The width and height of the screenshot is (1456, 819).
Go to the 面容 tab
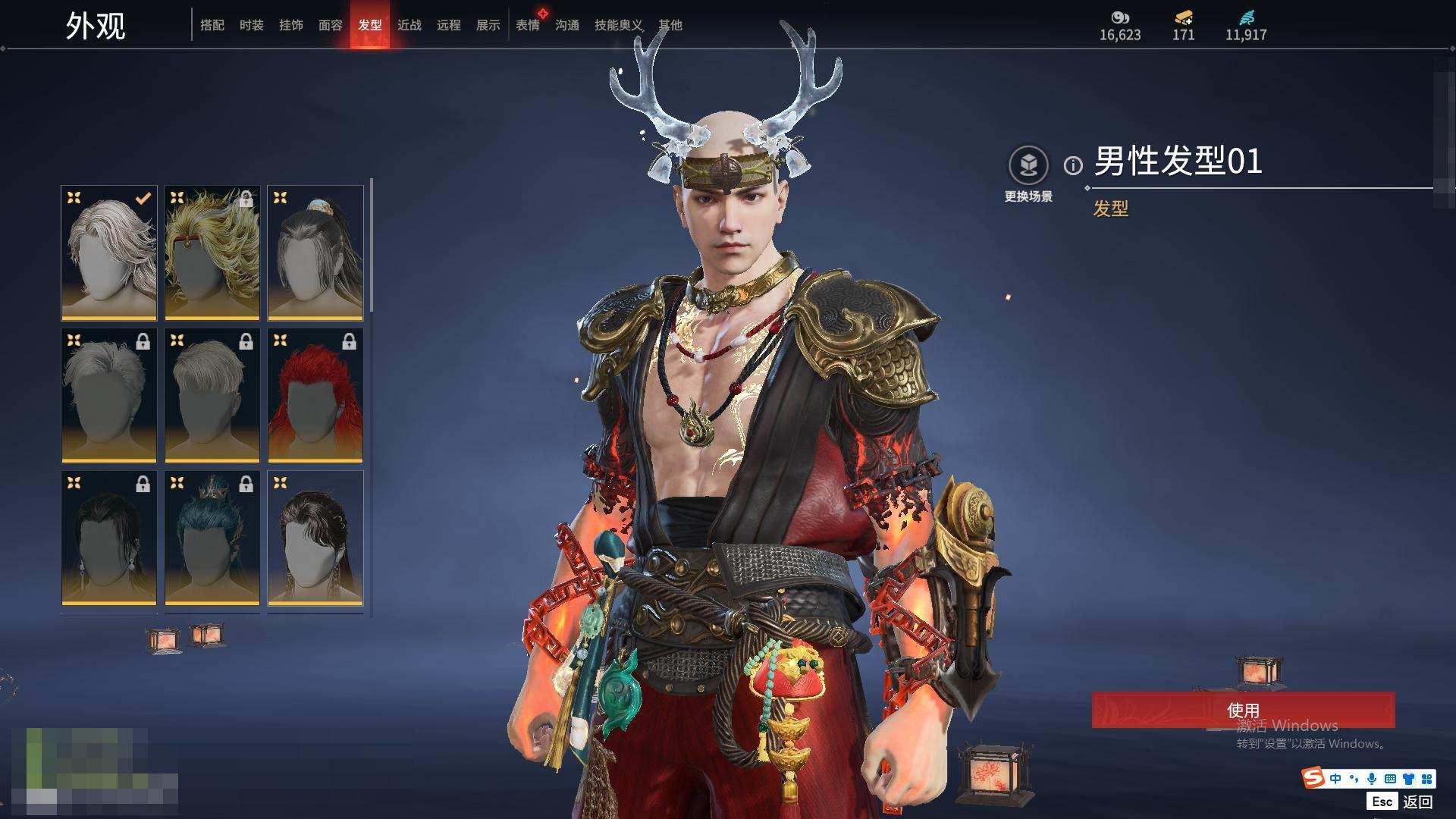(331, 25)
